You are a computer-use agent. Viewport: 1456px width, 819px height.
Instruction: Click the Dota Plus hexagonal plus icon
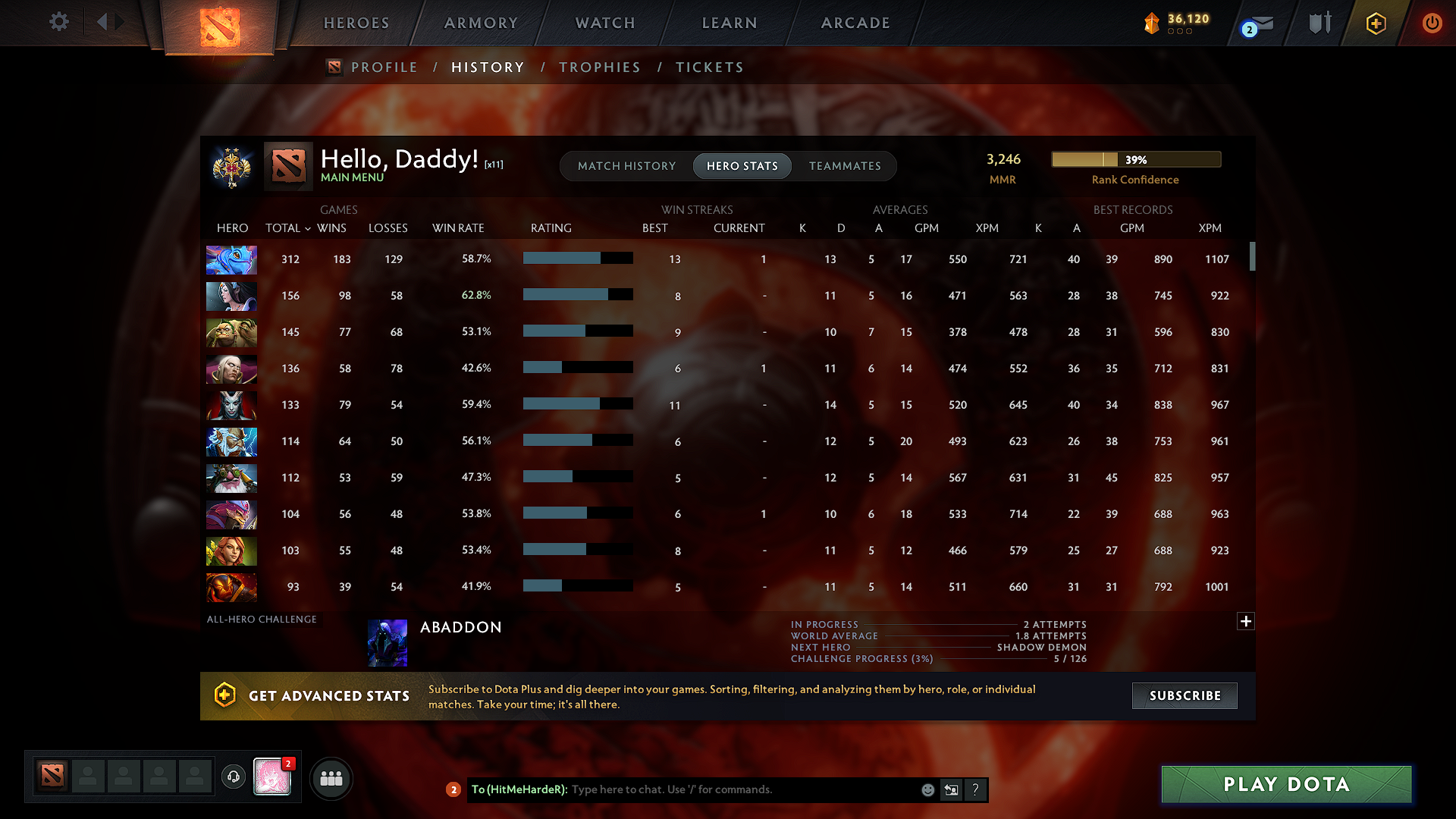1376,23
